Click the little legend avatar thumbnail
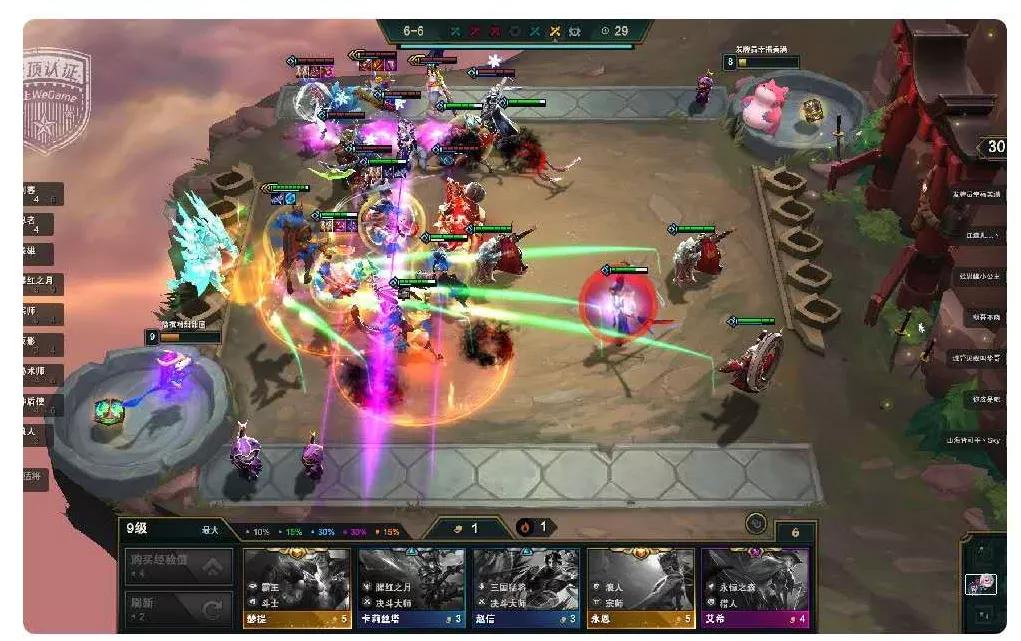The image size is (1021, 641). click(979, 584)
